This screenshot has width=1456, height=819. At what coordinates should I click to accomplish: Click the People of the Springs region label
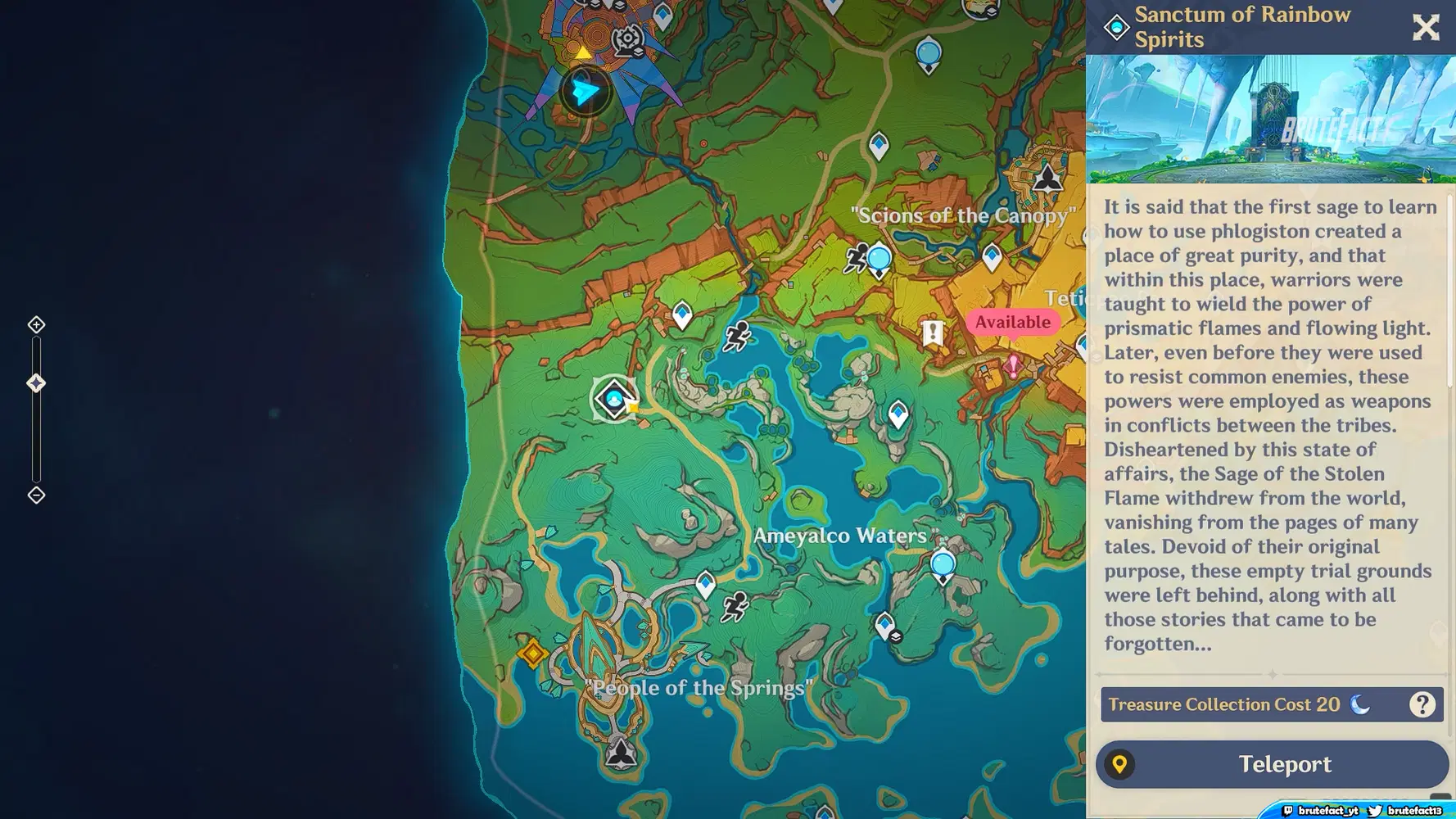[x=700, y=688]
